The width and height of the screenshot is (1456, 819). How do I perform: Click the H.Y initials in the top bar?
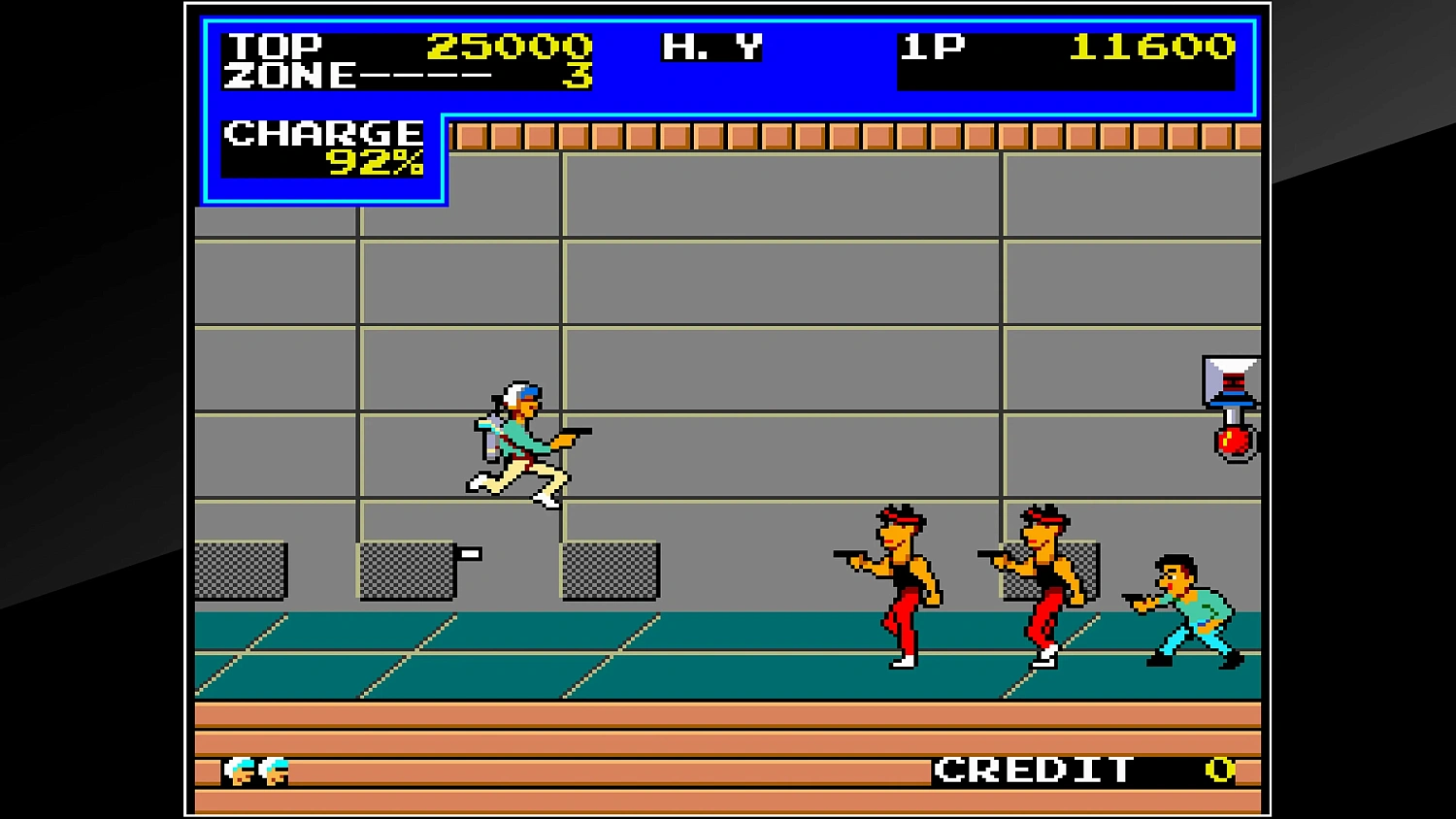711,46
